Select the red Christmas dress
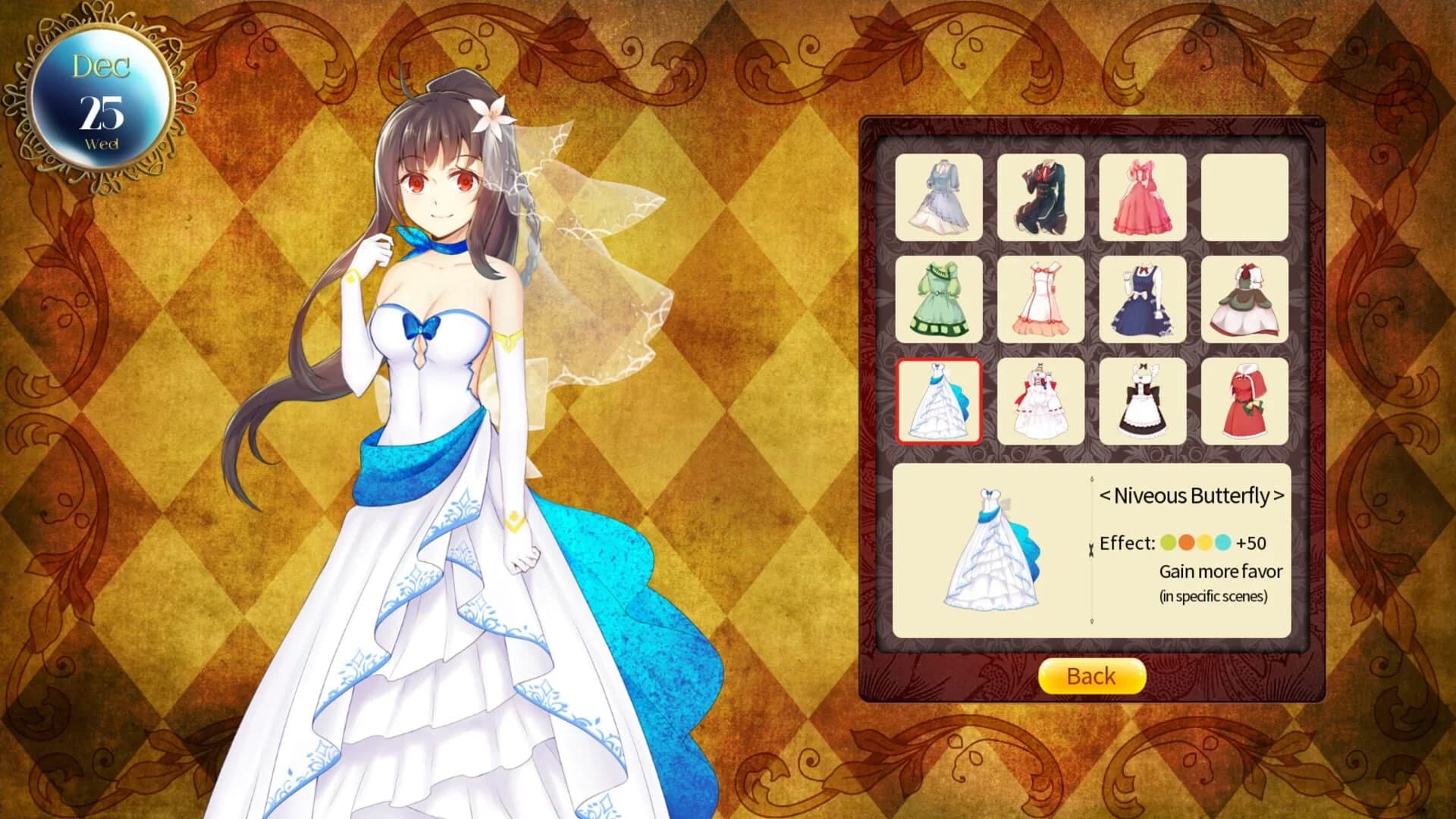The height and width of the screenshot is (819, 1456). tap(1244, 400)
